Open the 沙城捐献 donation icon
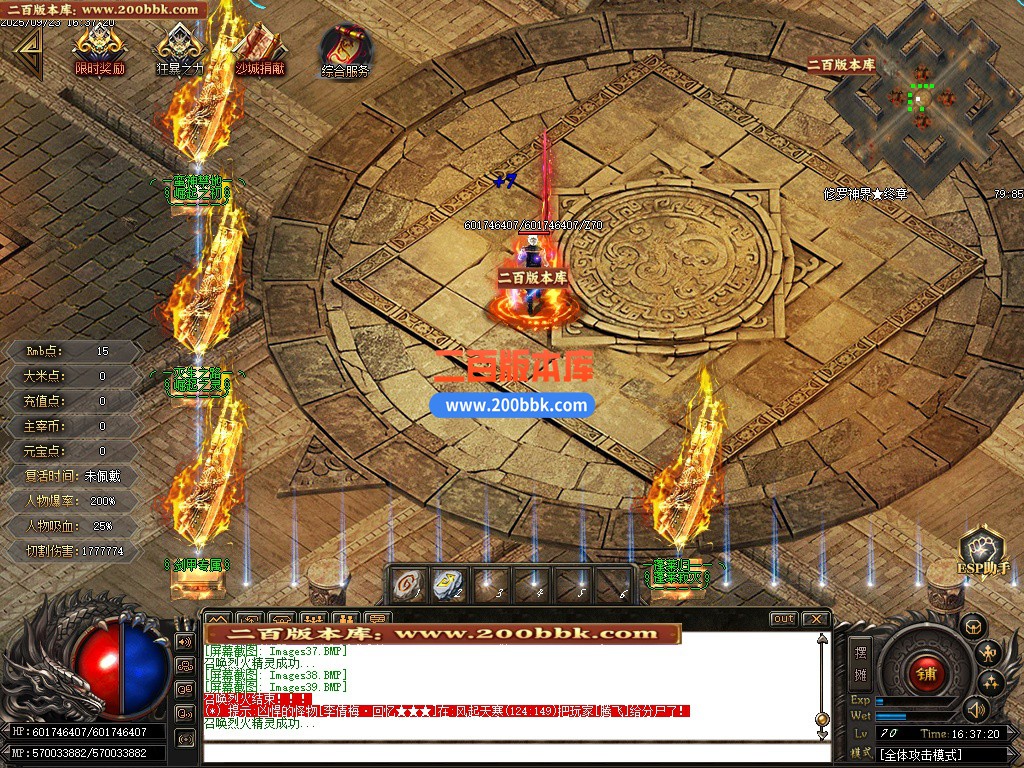The height and width of the screenshot is (768, 1024). (x=259, y=46)
